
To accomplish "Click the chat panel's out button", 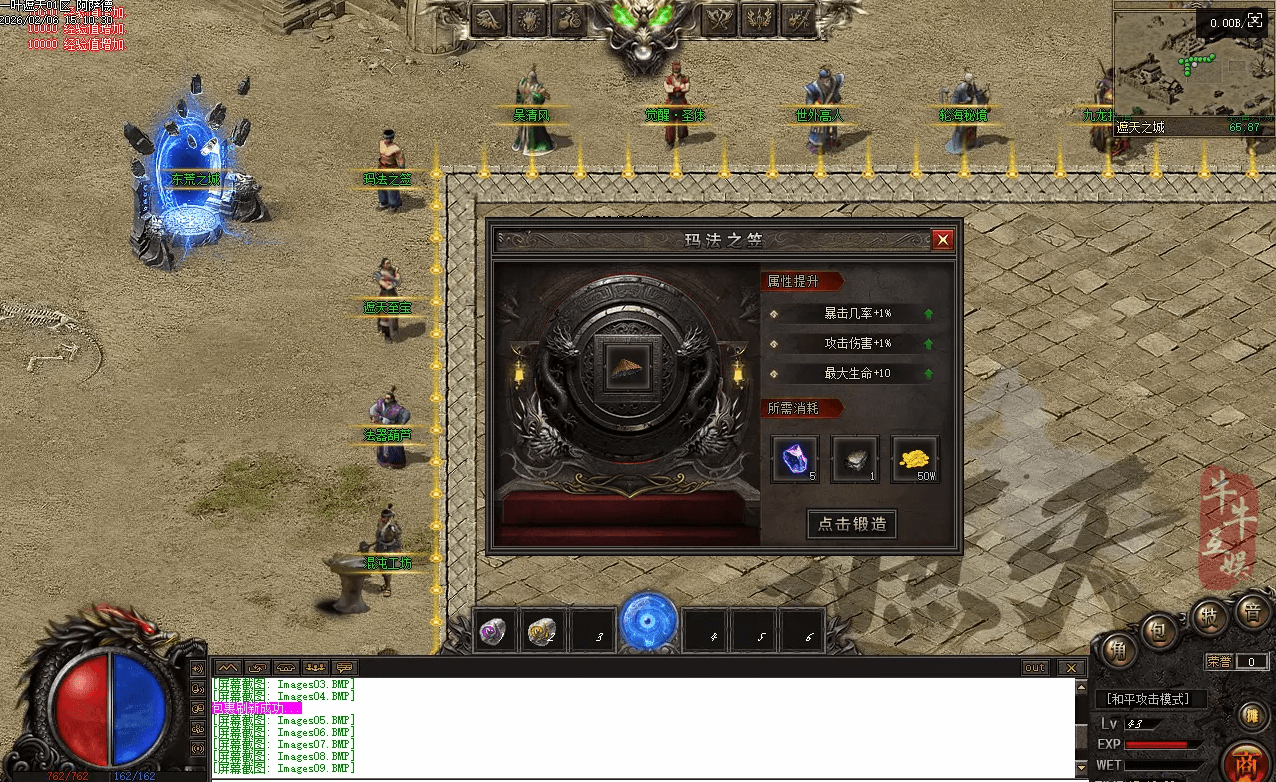I will (1036, 668).
